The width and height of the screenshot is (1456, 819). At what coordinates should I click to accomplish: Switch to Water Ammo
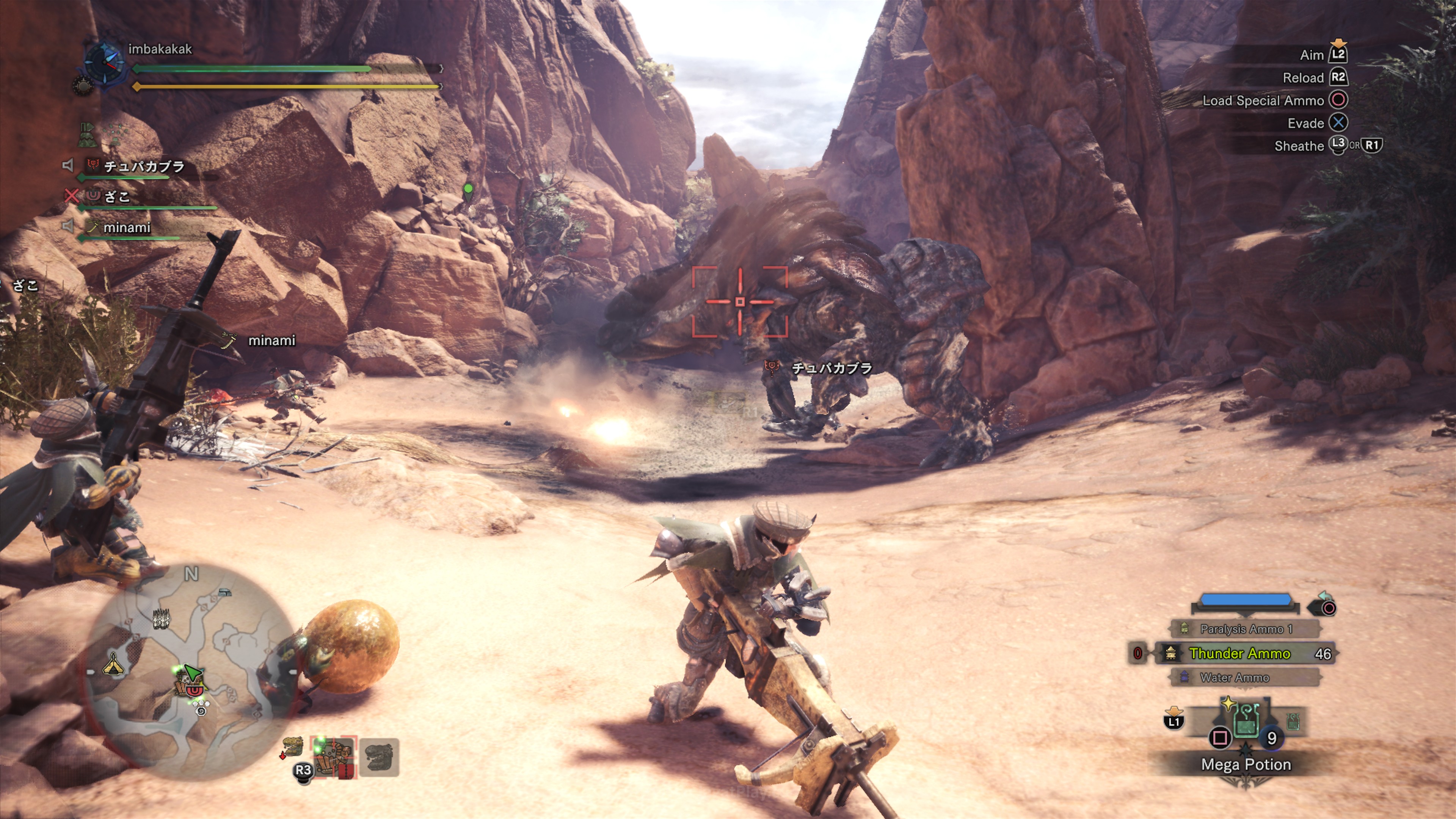1235,677
